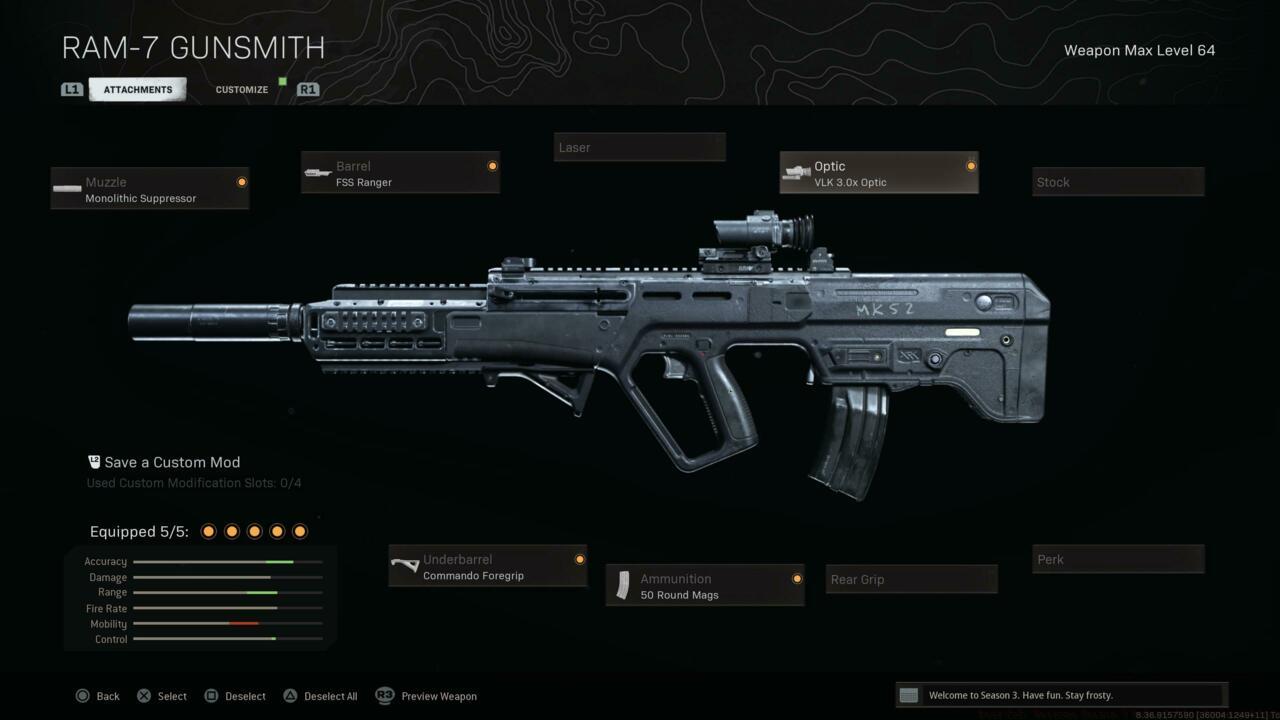Choose the empty Rear Grip slot

912,579
